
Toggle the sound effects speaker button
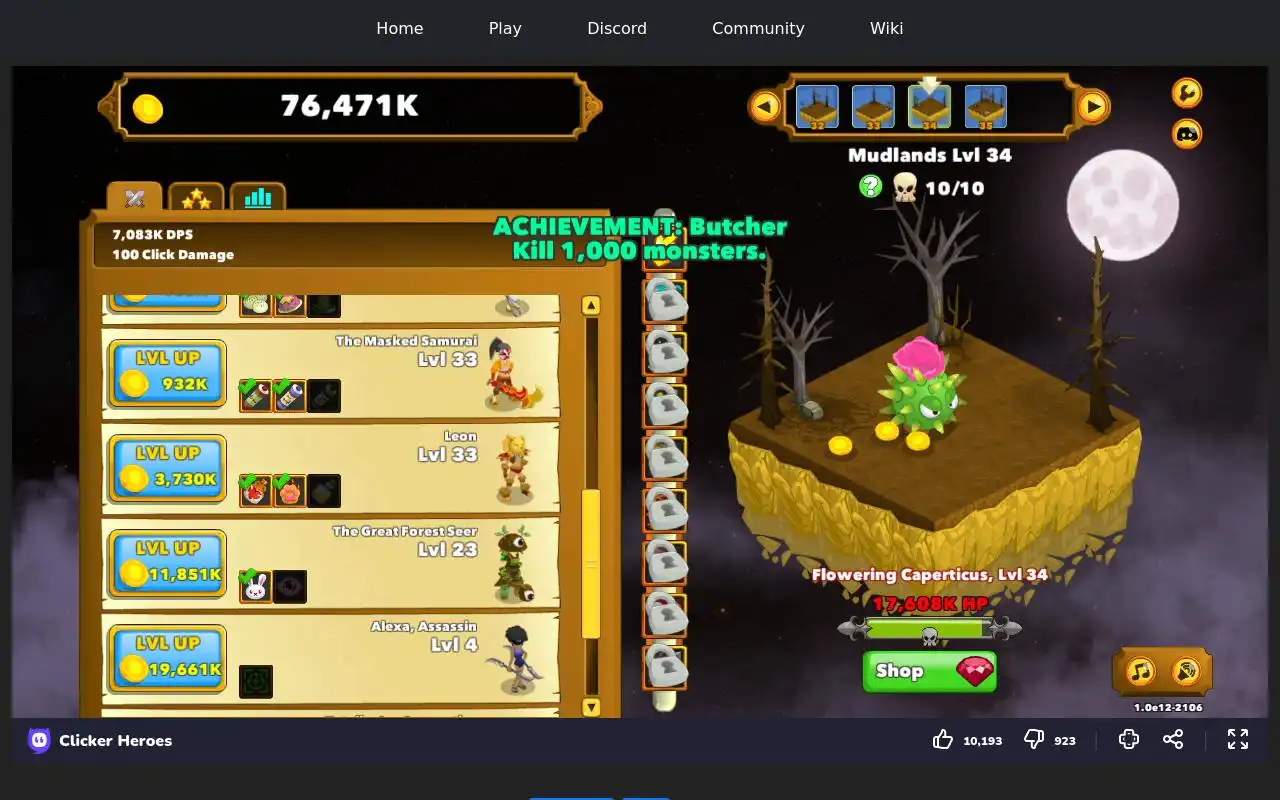(1186, 671)
